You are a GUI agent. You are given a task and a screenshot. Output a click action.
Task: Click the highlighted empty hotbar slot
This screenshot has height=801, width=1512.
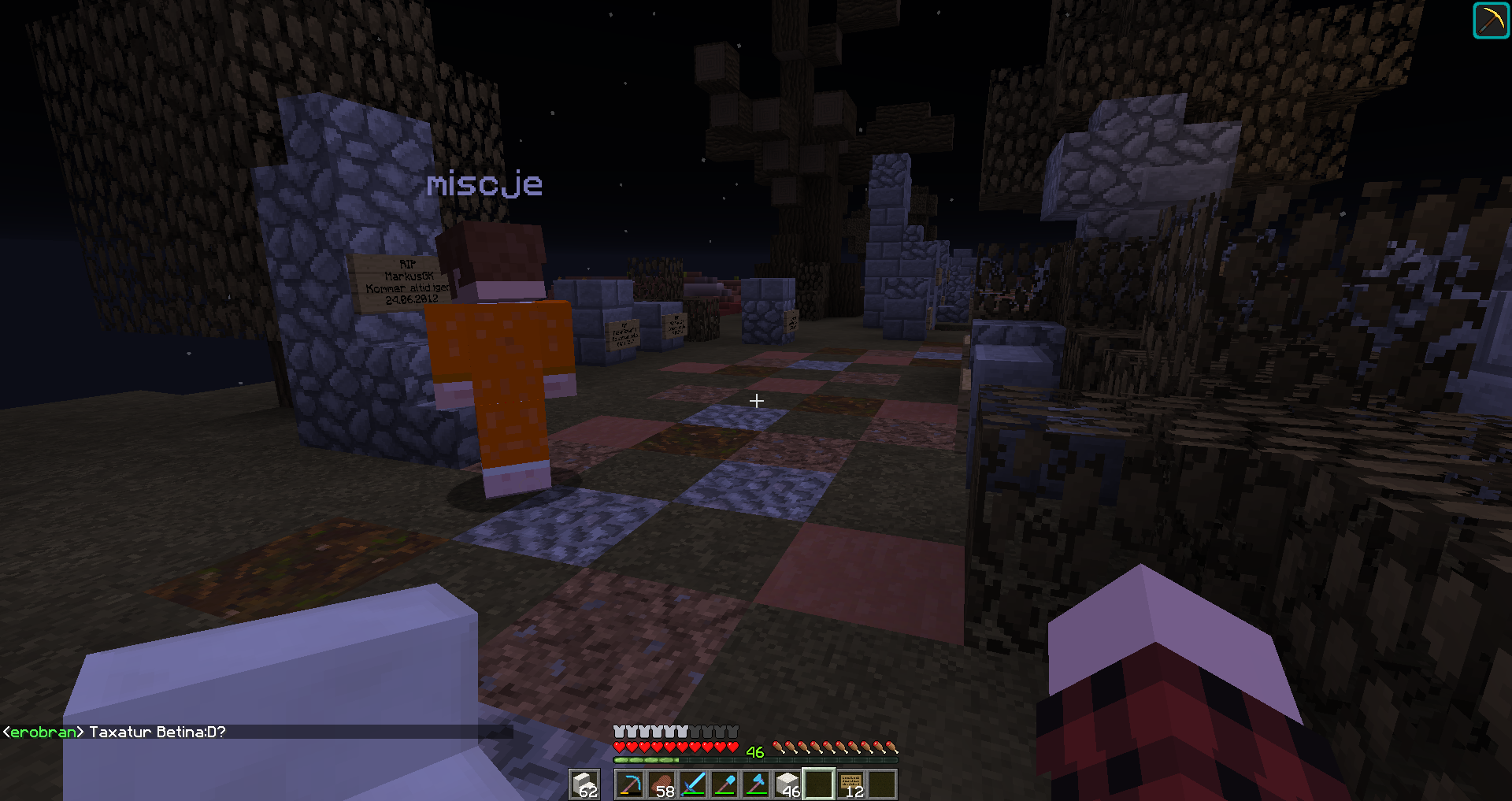[819, 784]
